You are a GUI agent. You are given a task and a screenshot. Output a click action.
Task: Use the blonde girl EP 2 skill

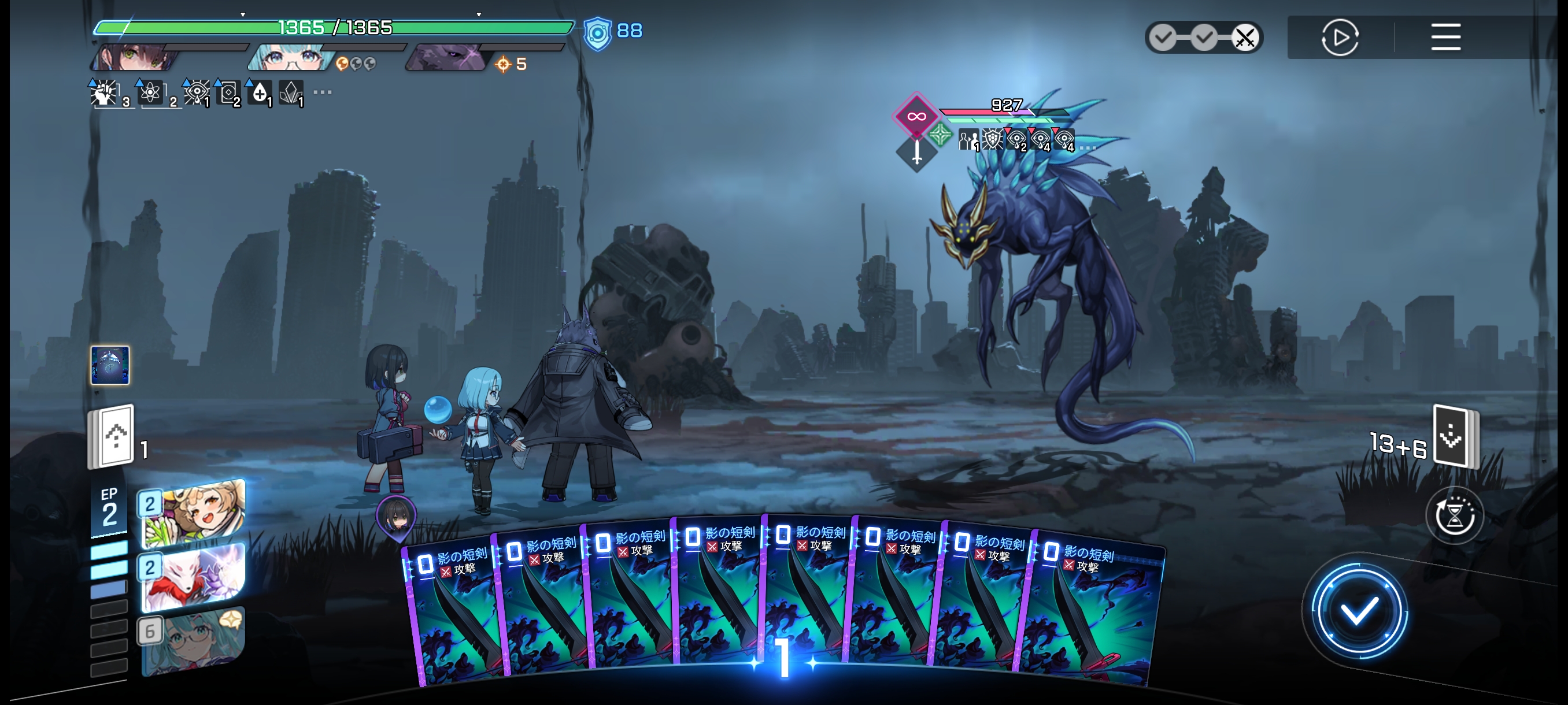coord(193,512)
